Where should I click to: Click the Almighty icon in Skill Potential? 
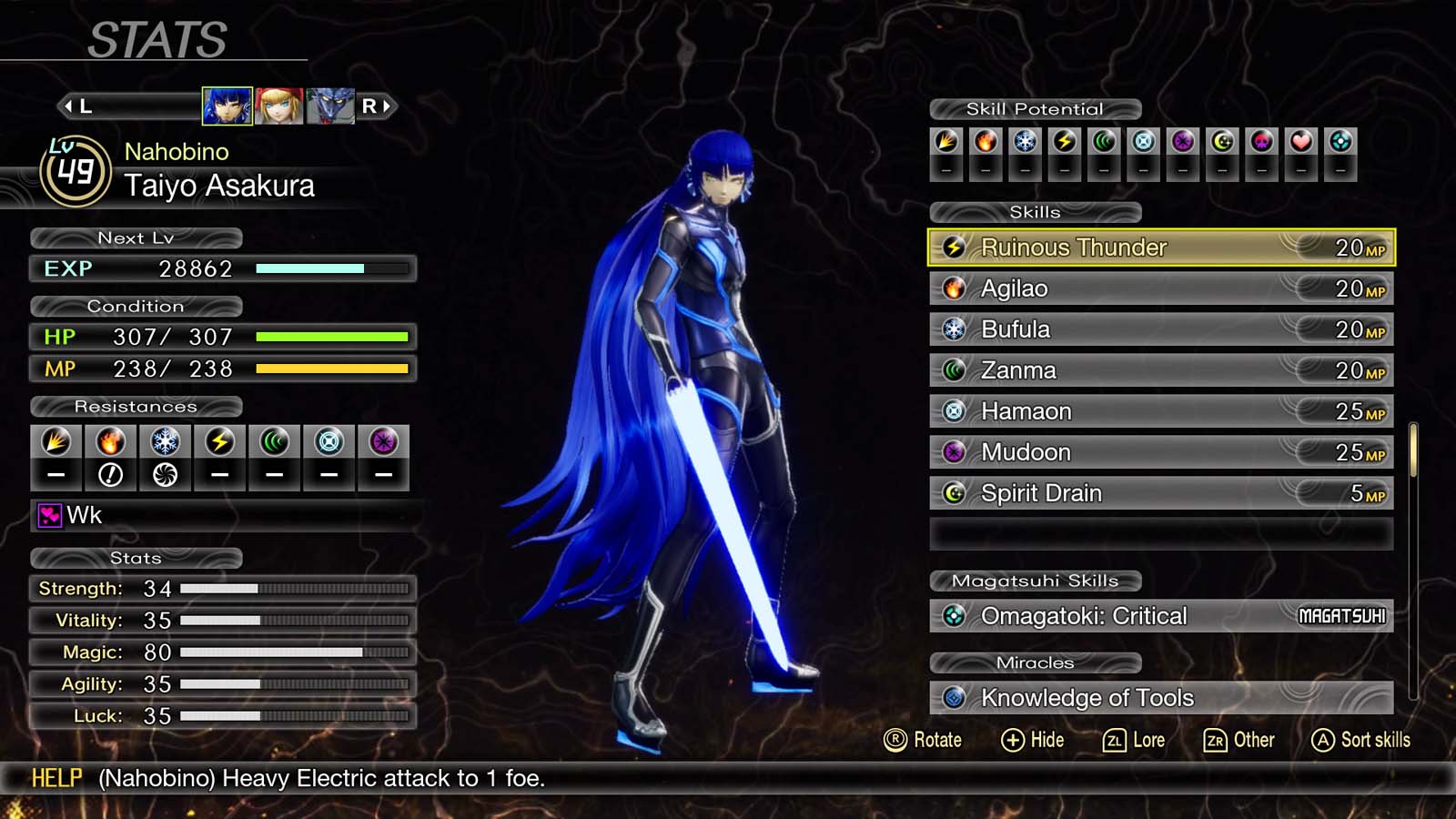(1341, 139)
